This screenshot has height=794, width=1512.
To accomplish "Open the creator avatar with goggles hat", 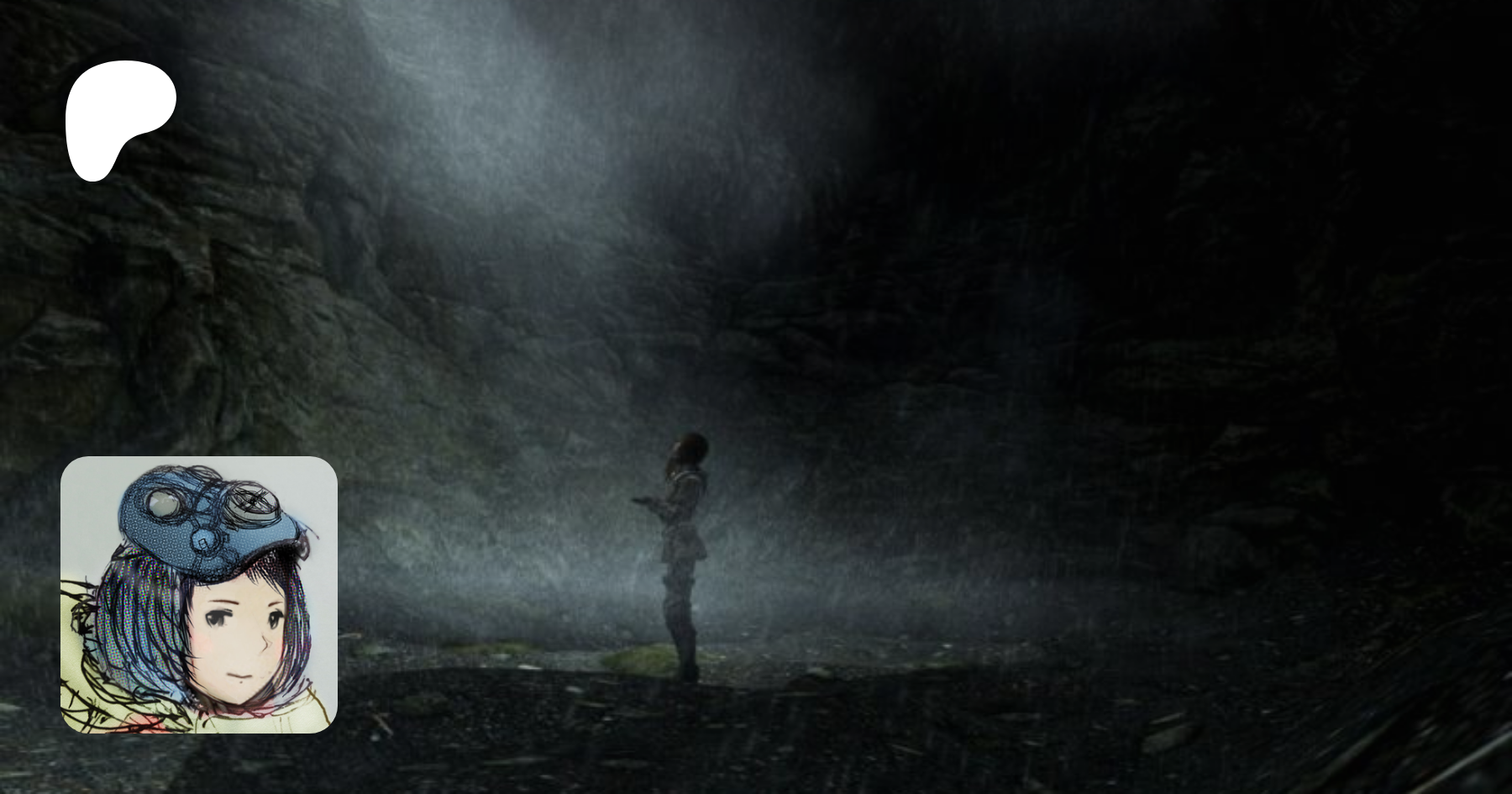I will tap(199, 594).
